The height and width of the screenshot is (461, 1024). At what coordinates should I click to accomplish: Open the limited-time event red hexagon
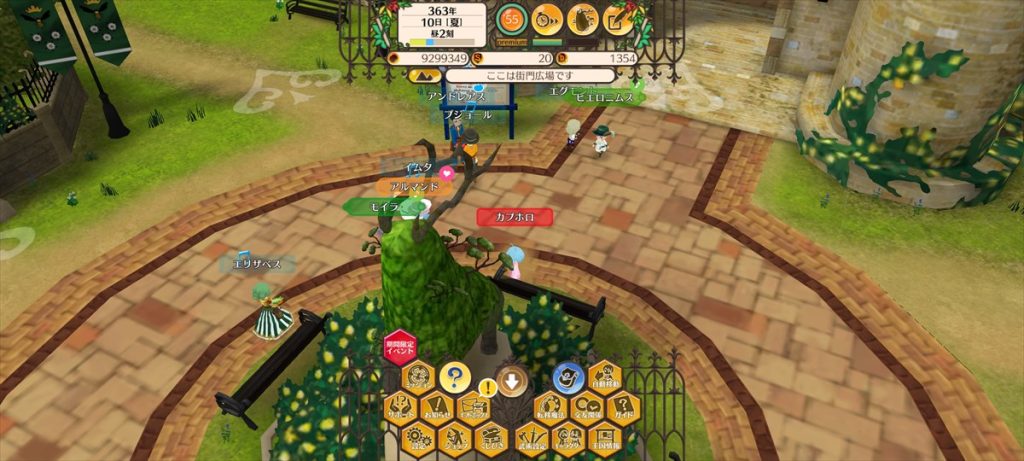point(400,349)
